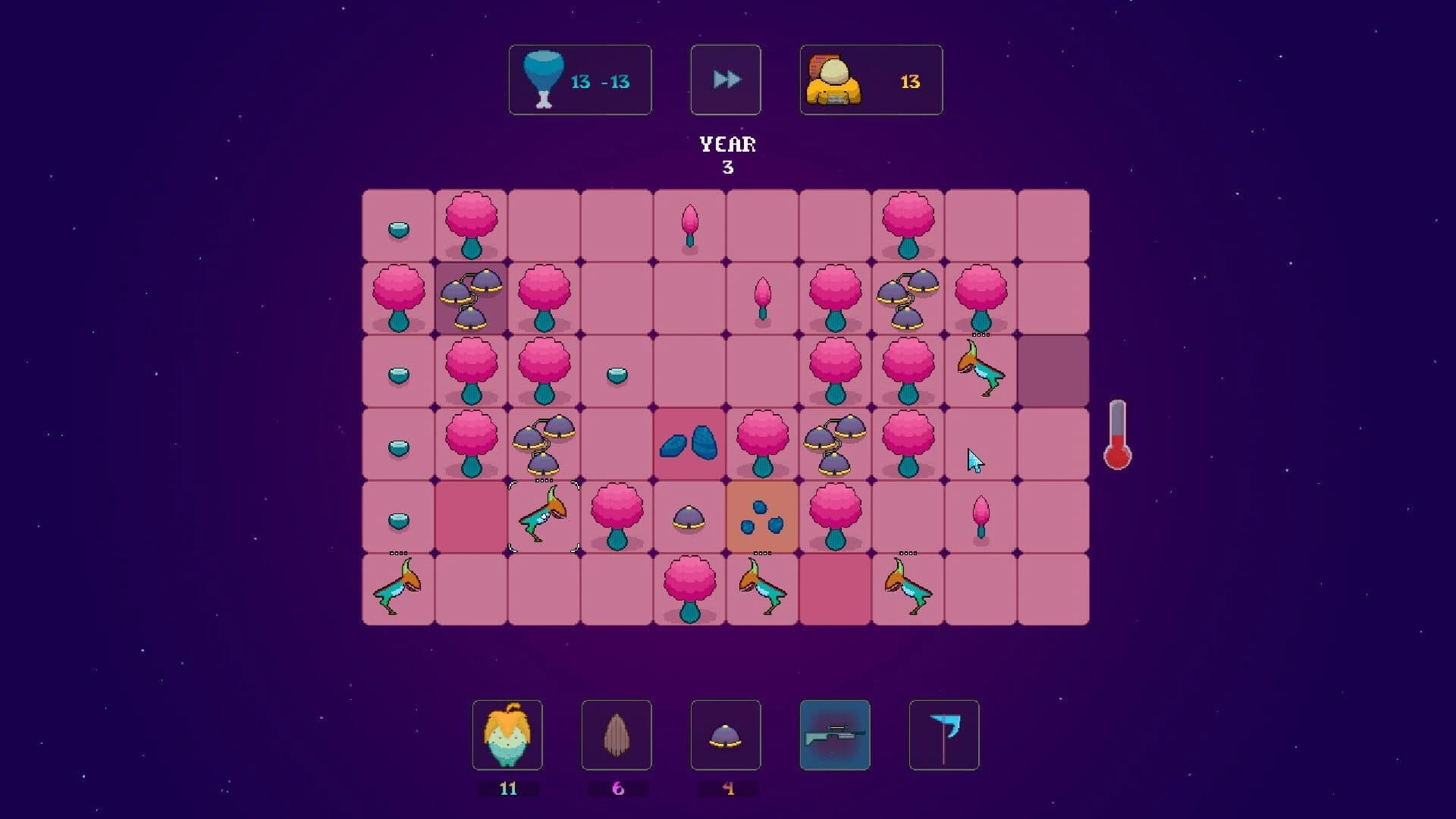
Task: Advance time with the double-arrow button
Action: coord(726,78)
